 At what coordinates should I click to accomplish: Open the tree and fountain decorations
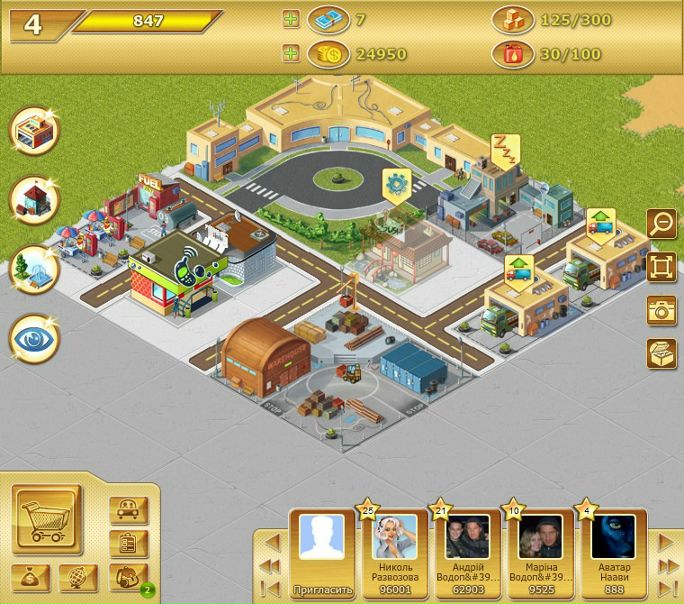[35, 269]
